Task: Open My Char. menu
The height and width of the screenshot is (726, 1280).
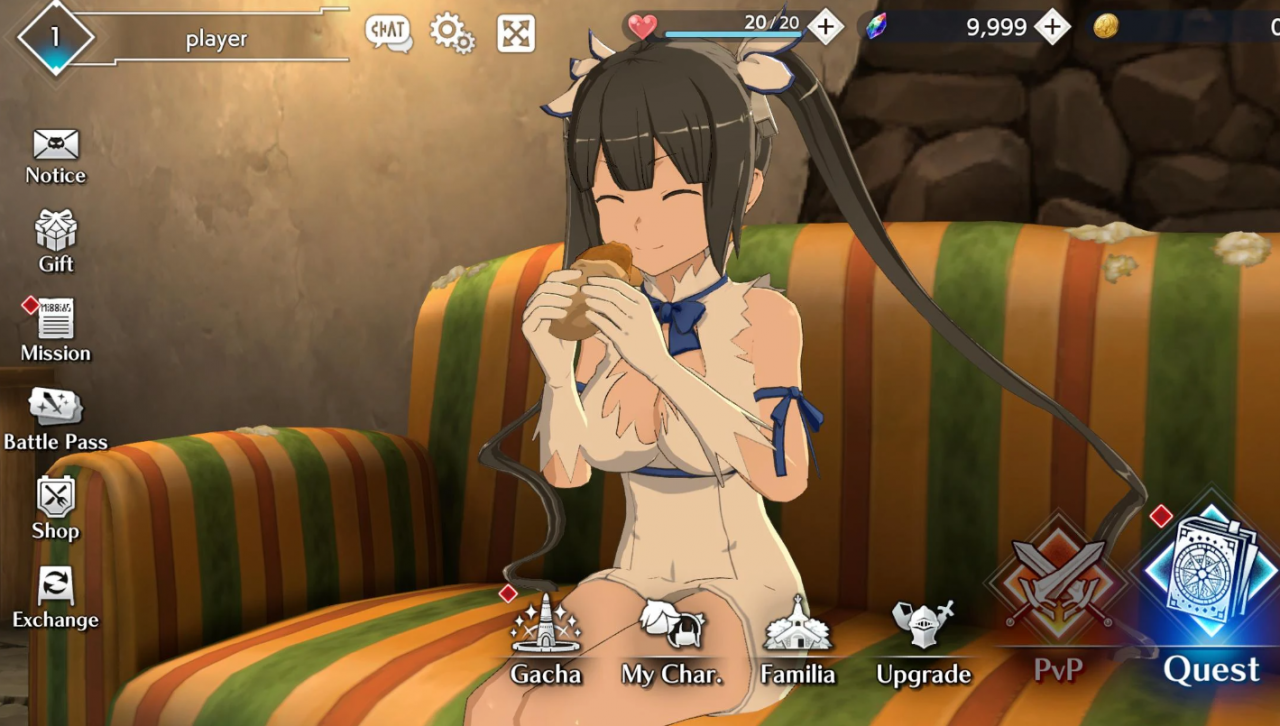Action: tap(672, 640)
